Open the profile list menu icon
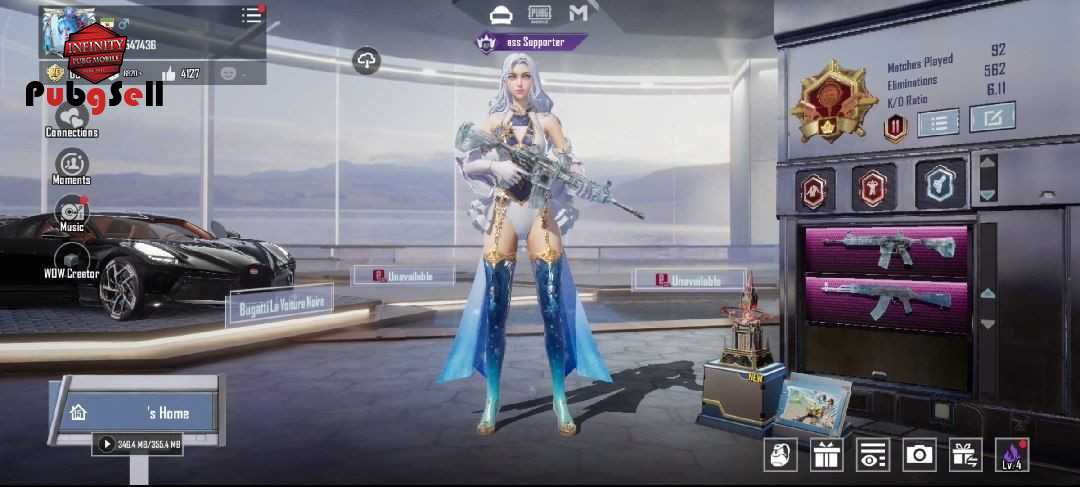The width and height of the screenshot is (1080, 487). pyautogui.click(x=251, y=16)
